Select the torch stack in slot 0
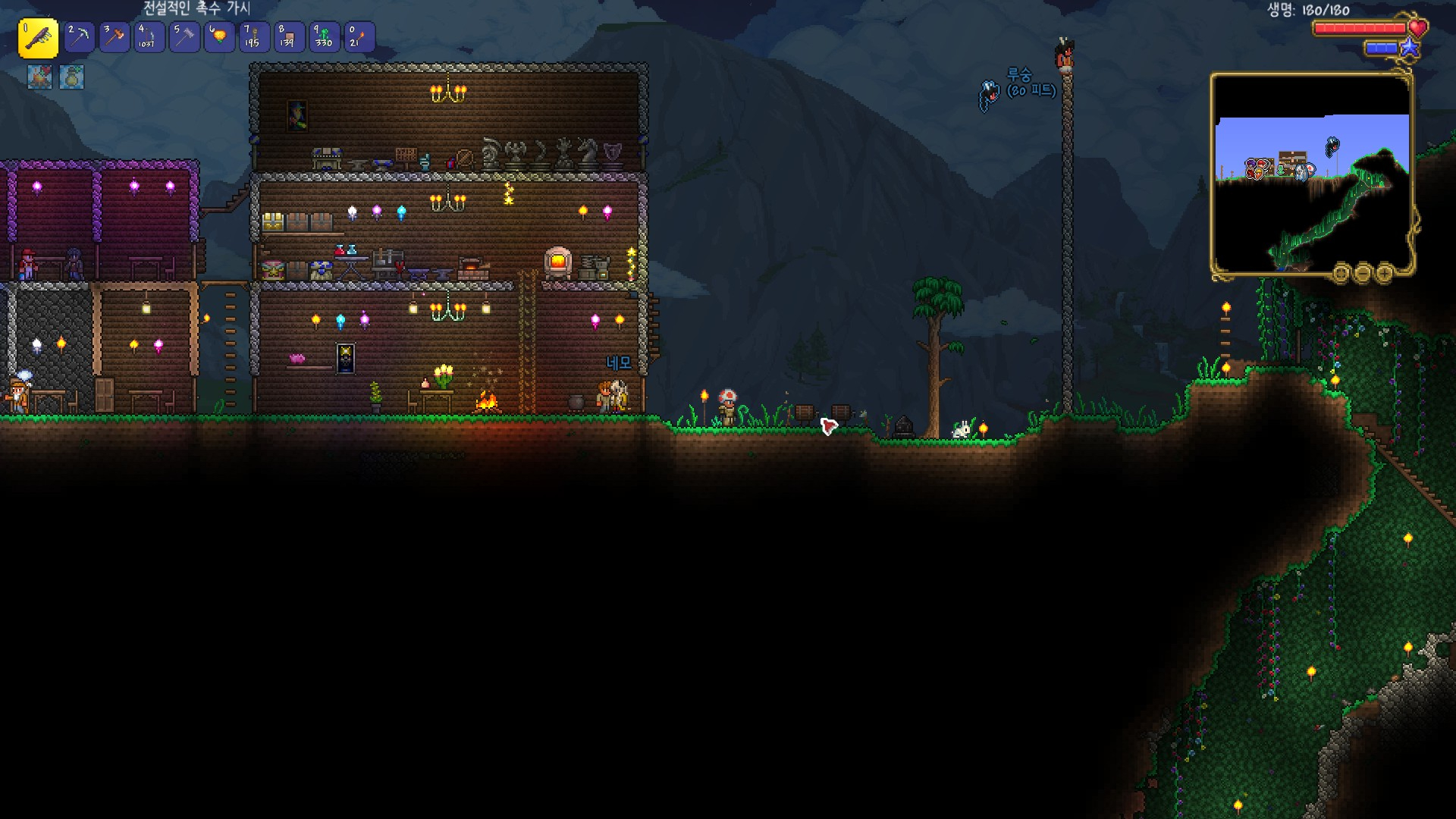This screenshot has width=1456, height=819. tap(359, 36)
